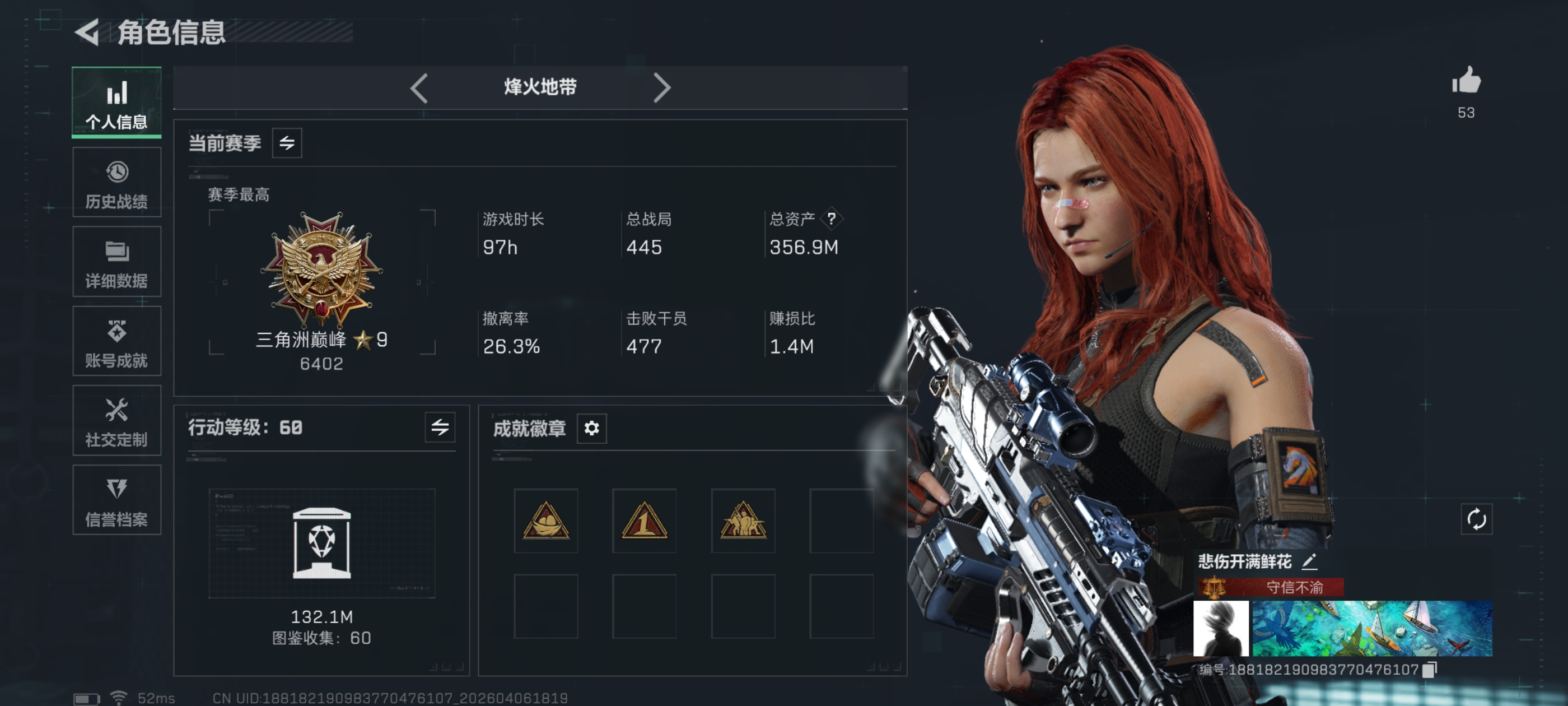Open the silhouette avatar portrait
1568x706 pixels.
1220,628
